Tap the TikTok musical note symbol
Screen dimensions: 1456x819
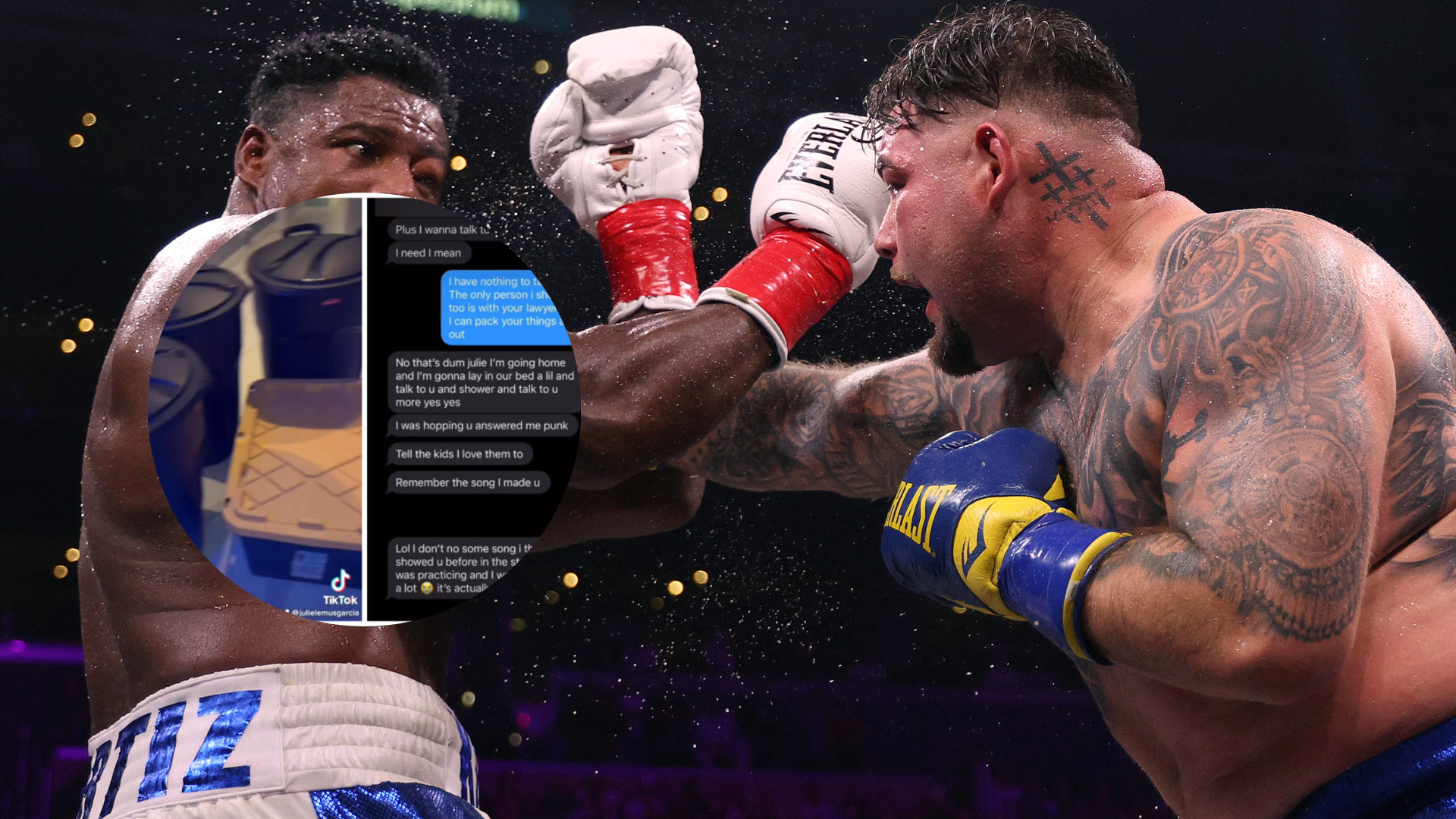340,582
